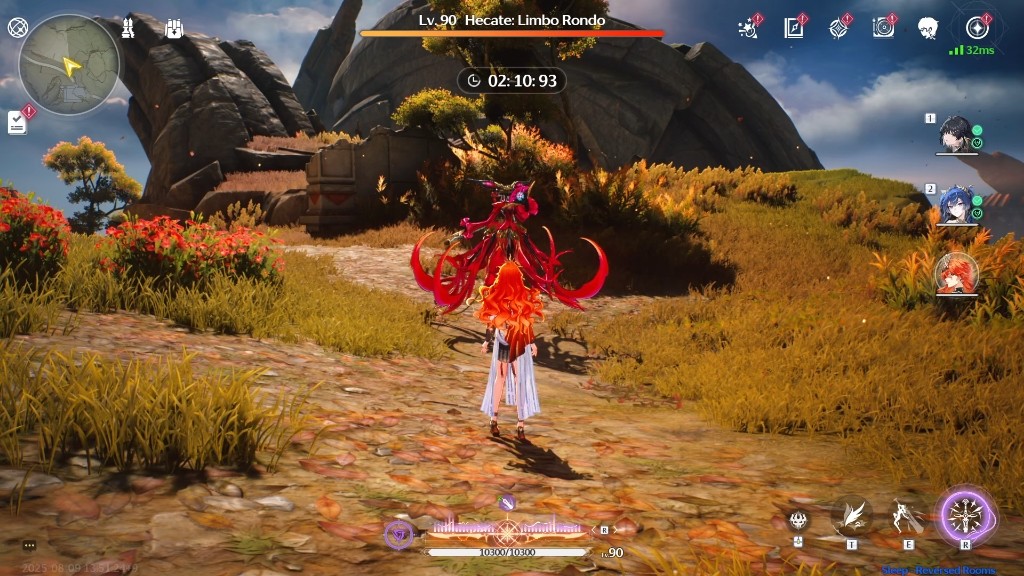Open the camera-disc icon
This screenshot has width=1024, height=576.
(883, 28)
